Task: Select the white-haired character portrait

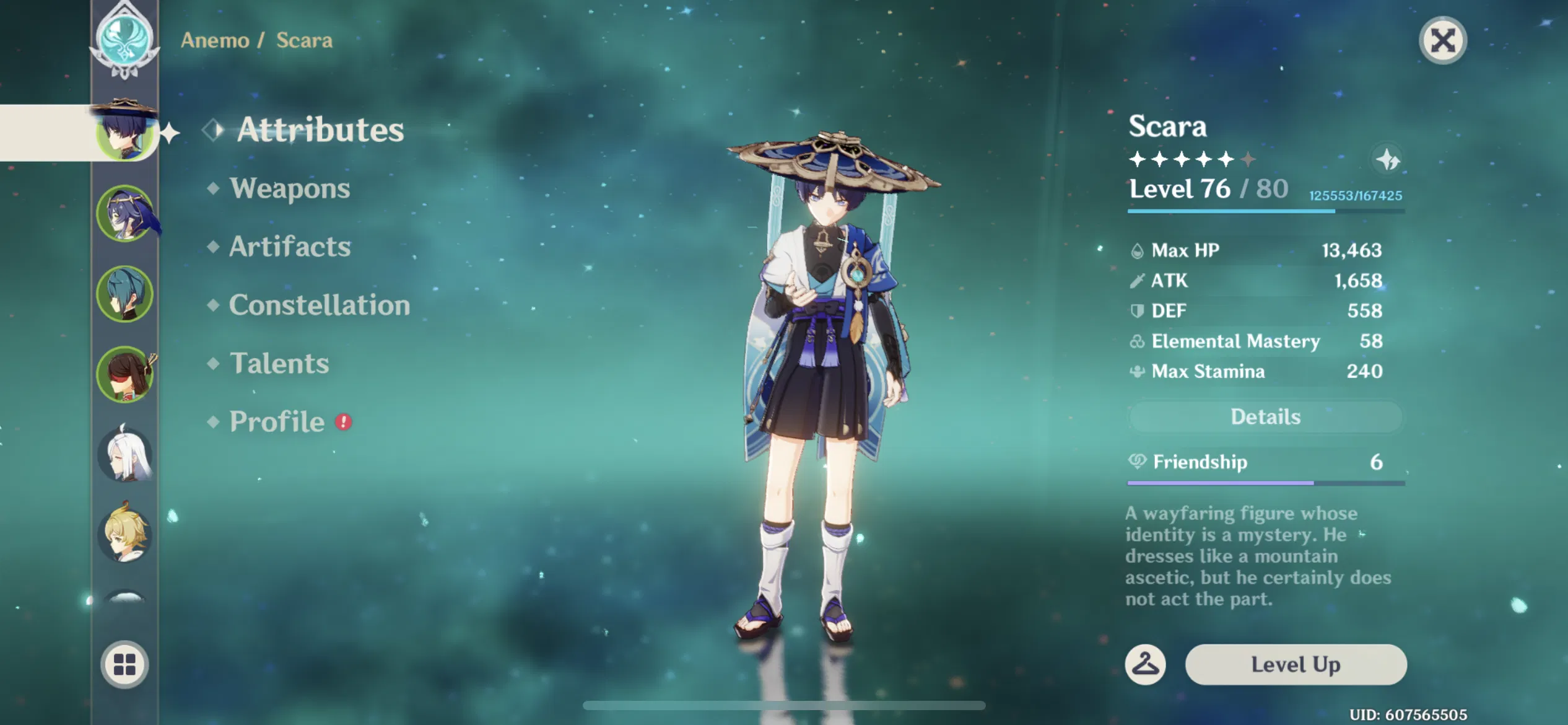Action: pos(125,455)
